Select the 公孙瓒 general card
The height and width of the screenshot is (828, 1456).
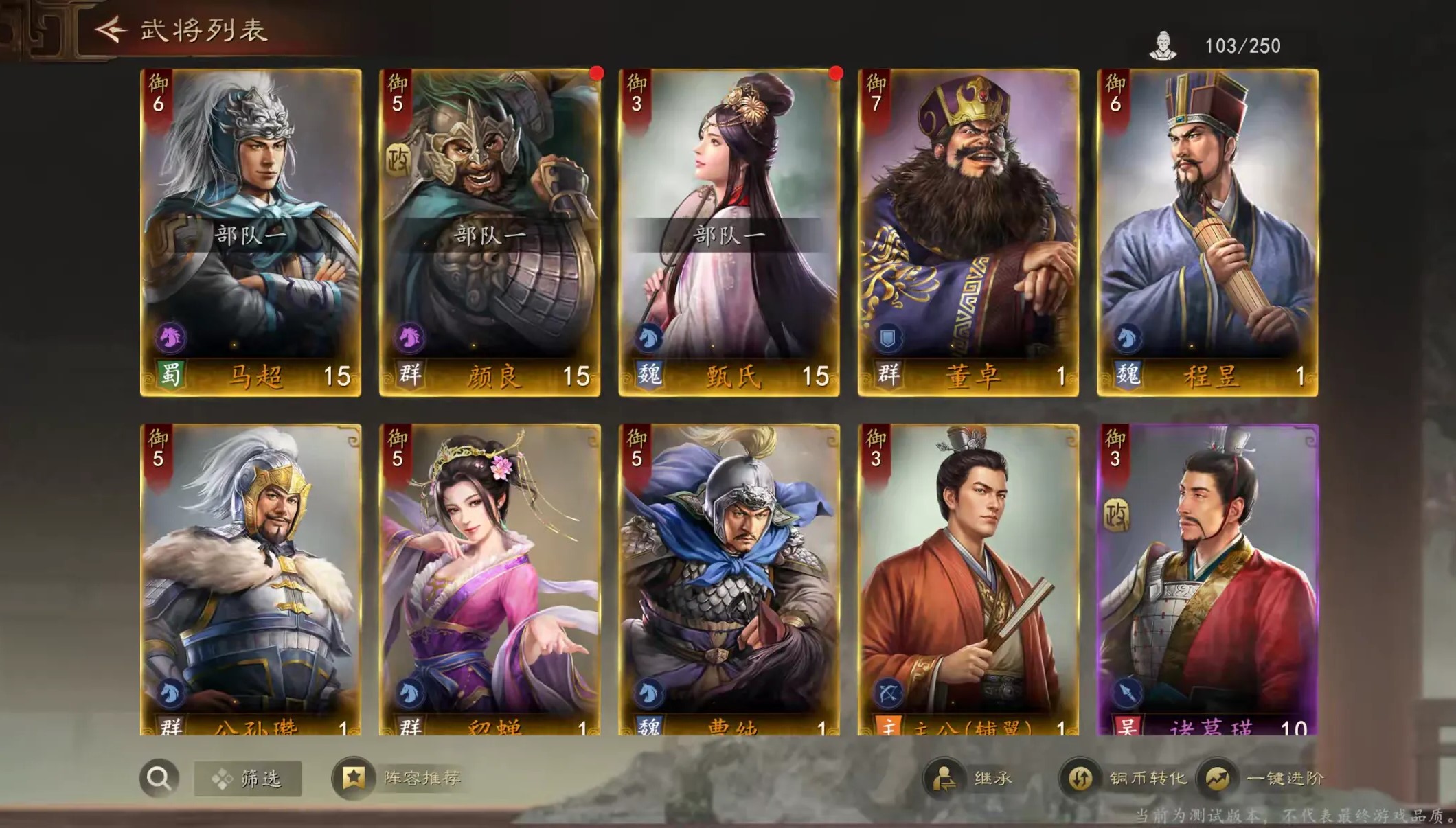click(251, 580)
